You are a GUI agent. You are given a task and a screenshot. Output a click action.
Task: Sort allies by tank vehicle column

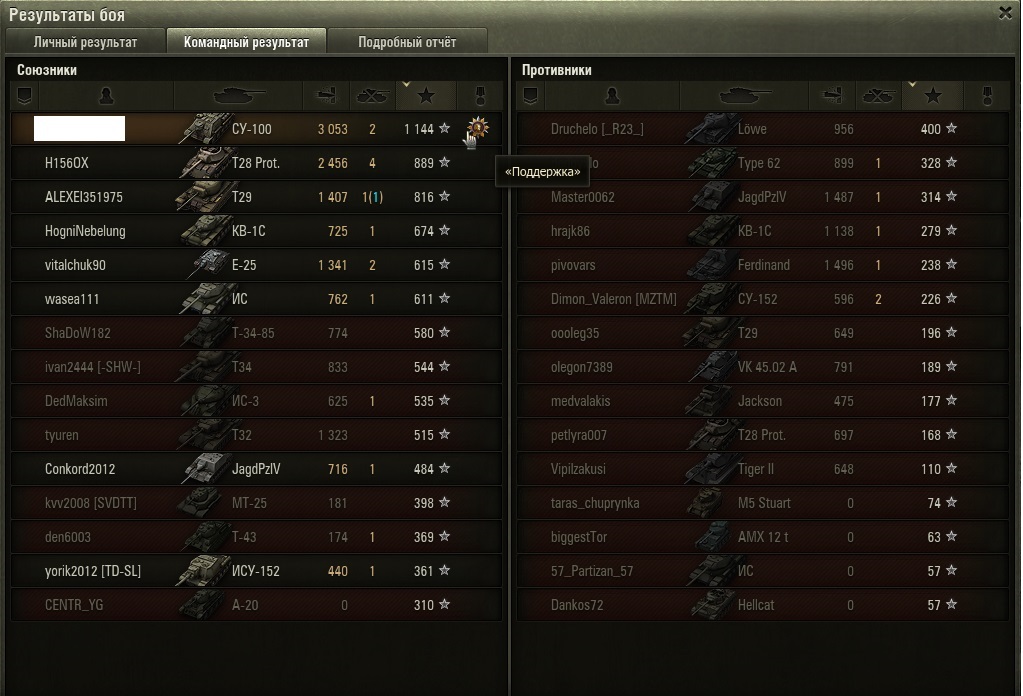(238, 96)
